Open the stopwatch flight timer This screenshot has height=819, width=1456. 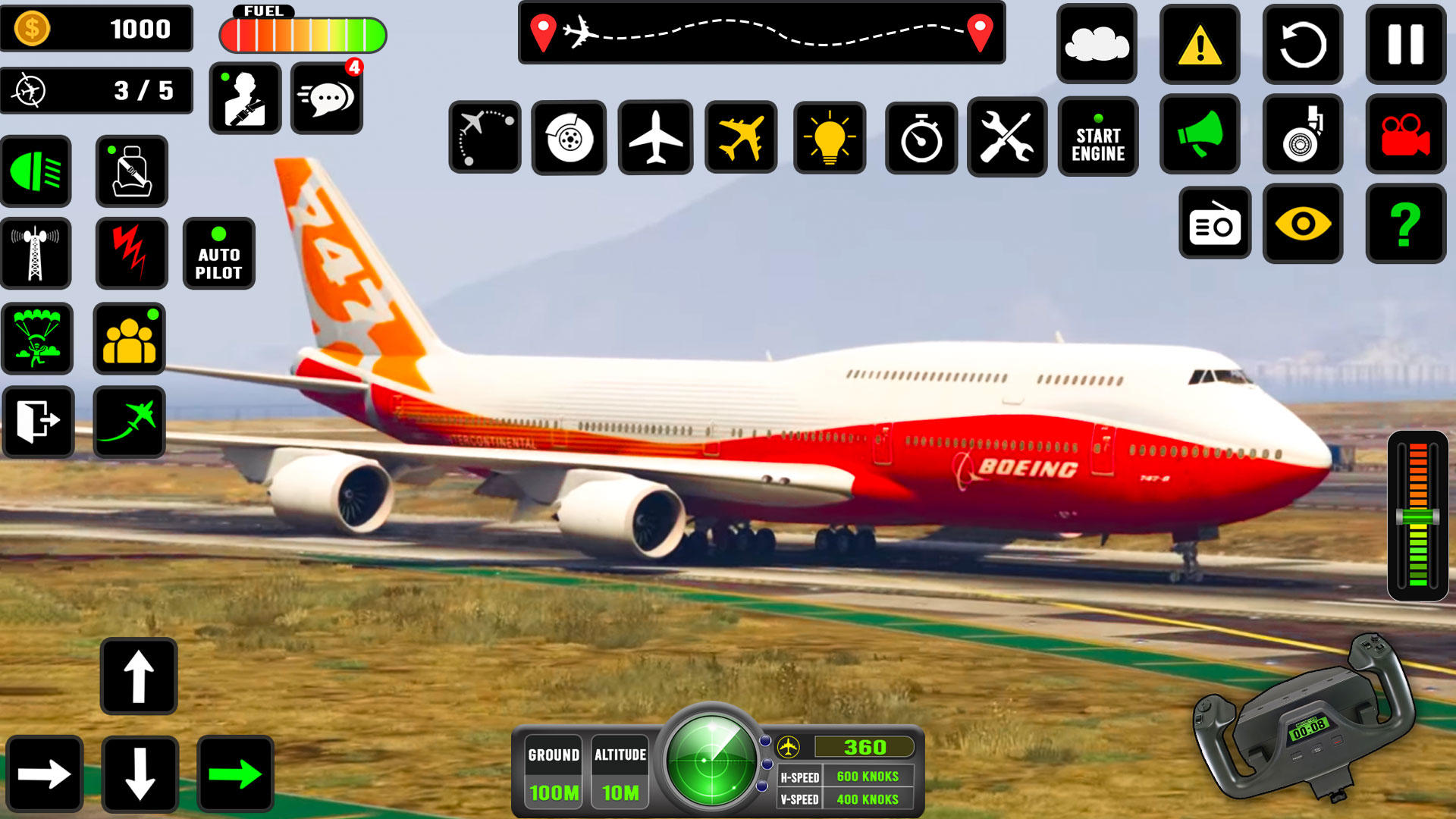[x=920, y=137]
